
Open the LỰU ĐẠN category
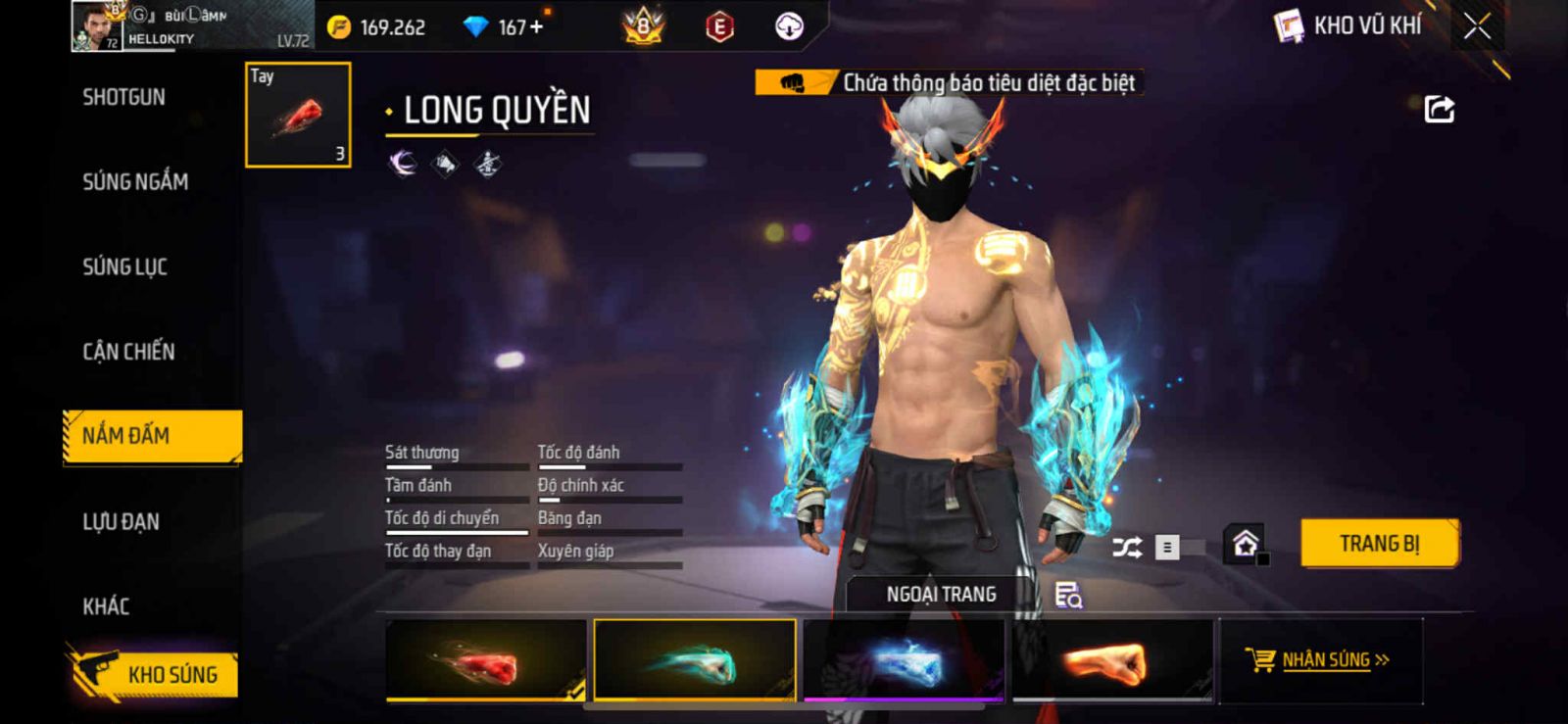click(121, 521)
